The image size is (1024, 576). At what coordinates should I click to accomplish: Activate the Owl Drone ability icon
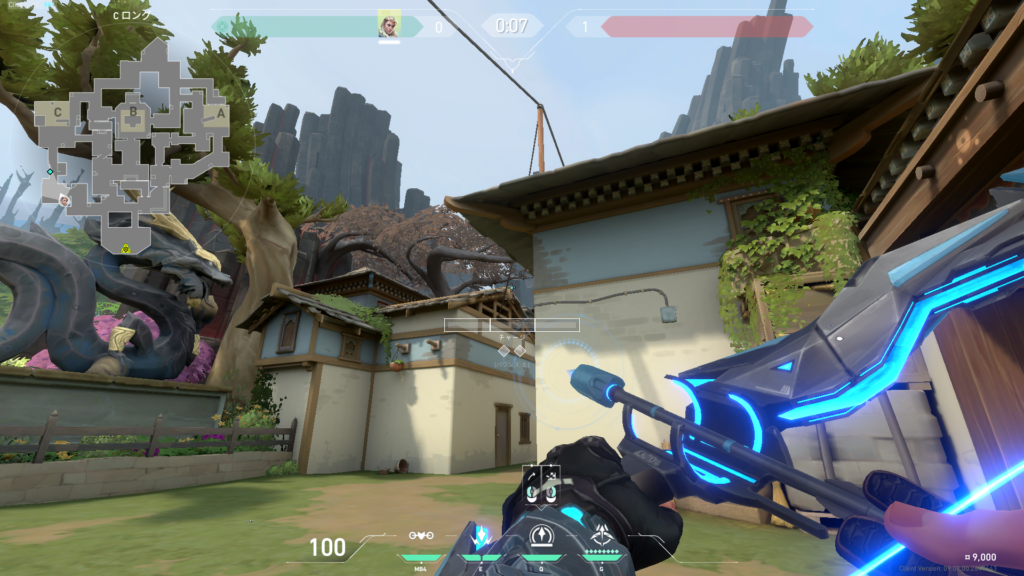422,536
